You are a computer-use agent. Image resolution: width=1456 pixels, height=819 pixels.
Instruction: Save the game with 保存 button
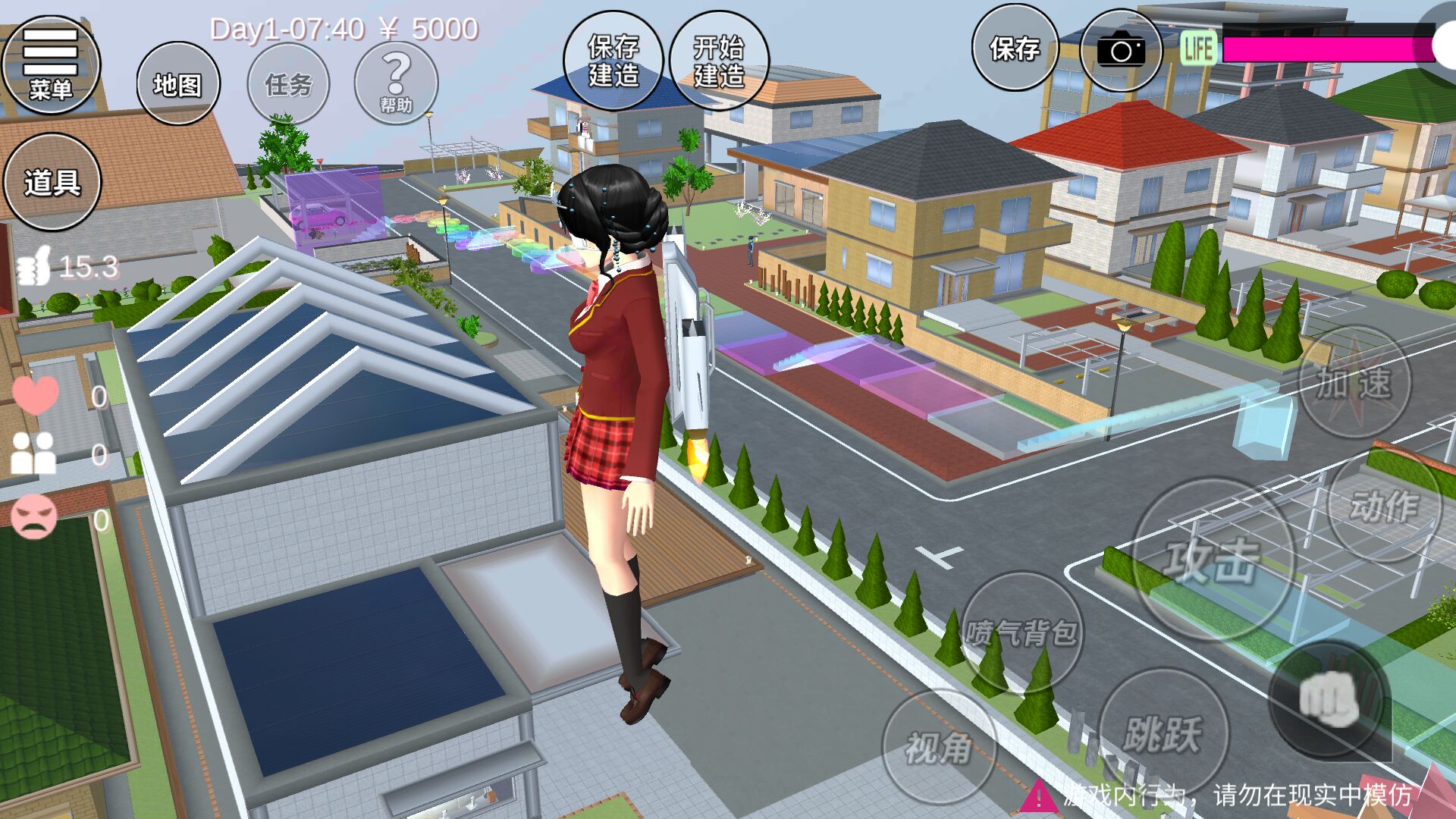click(x=1015, y=48)
